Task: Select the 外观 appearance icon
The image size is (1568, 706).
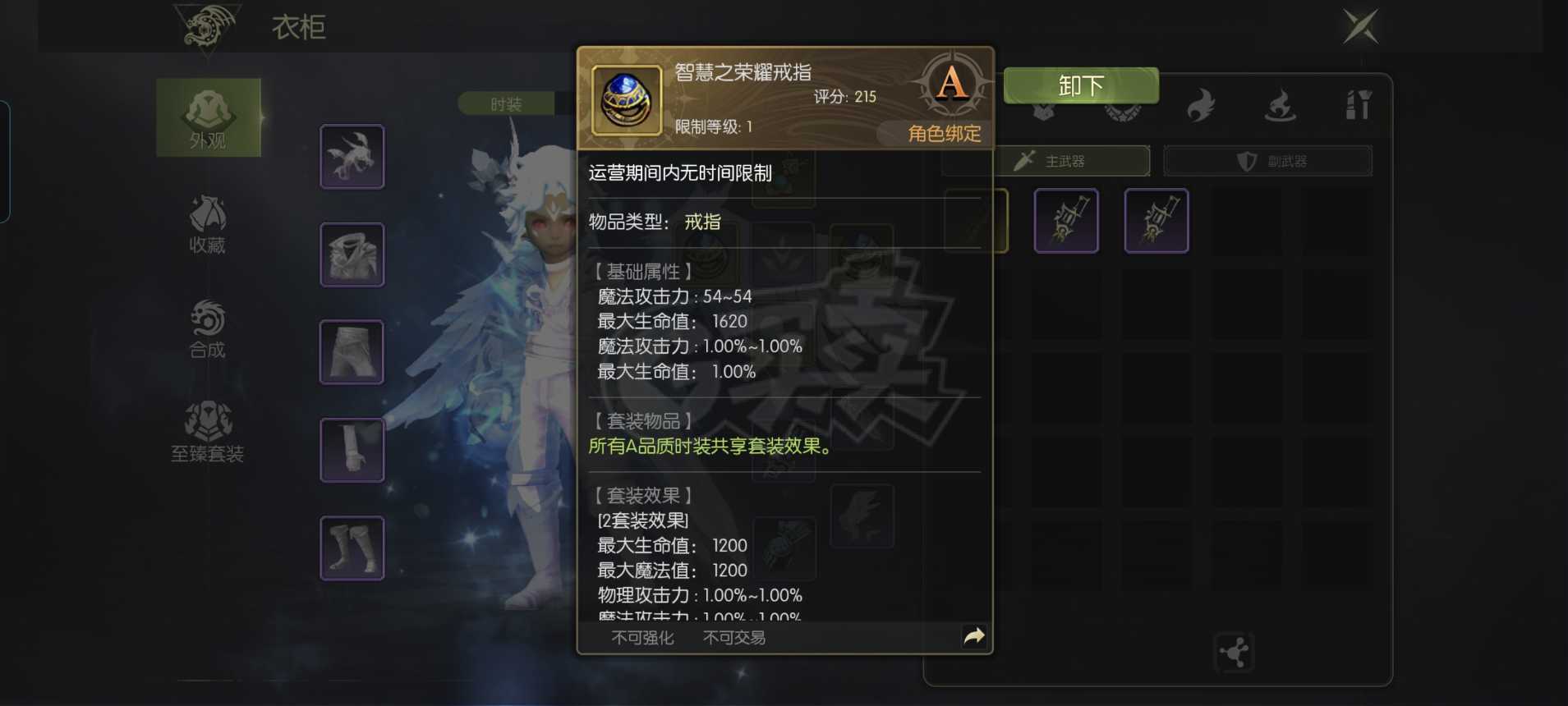Action: click(x=208, y=117)
